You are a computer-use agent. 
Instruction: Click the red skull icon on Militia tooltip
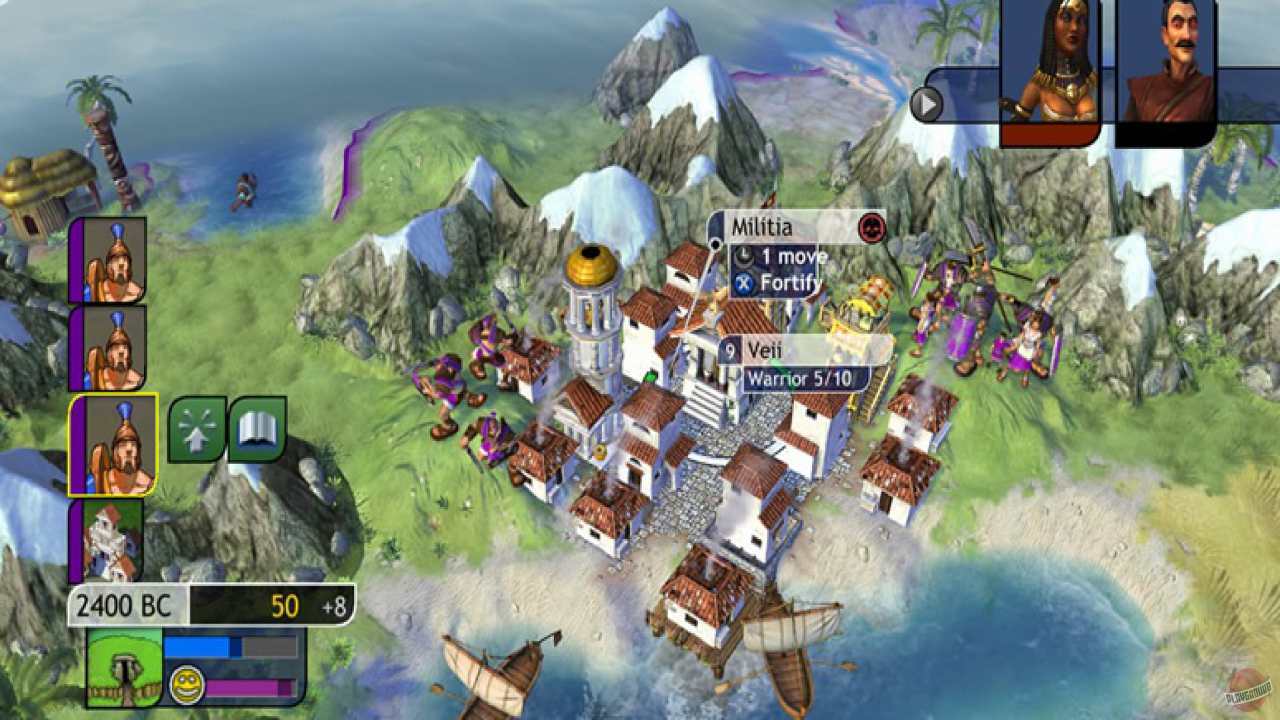click(873, 228)
